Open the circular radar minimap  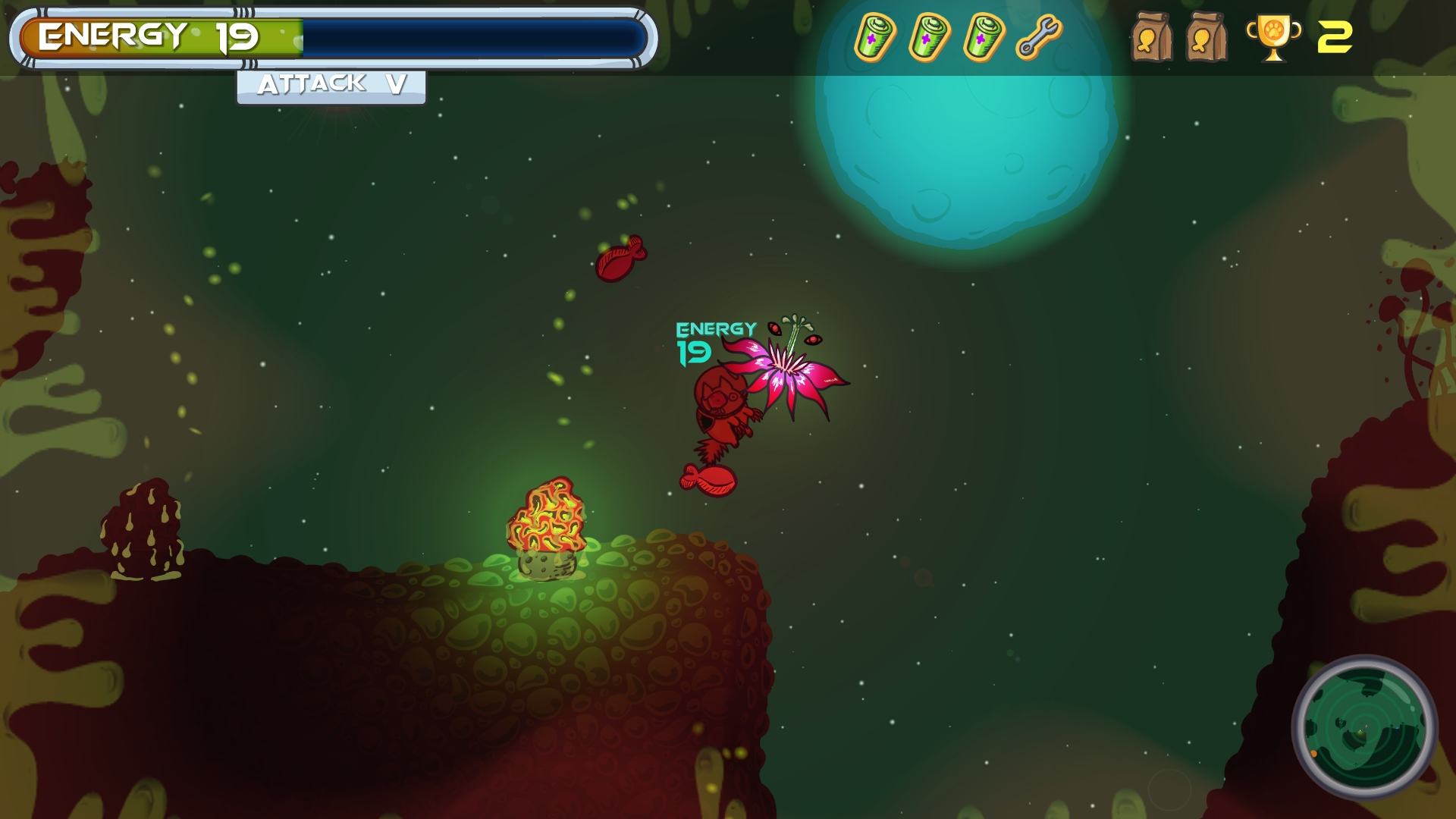click(x=1363, y=726)
